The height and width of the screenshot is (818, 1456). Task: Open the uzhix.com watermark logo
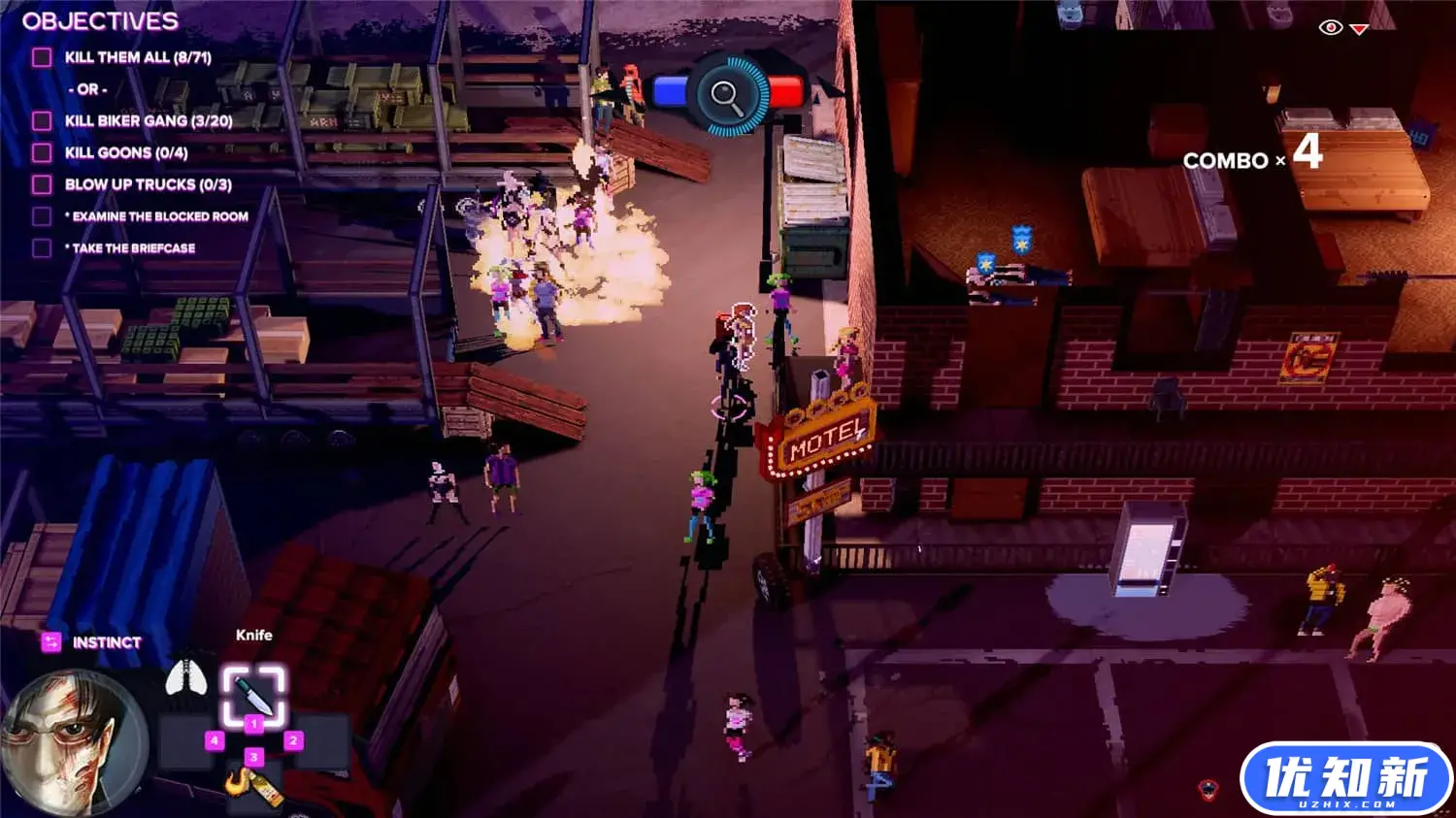(x=1345, y=779)
